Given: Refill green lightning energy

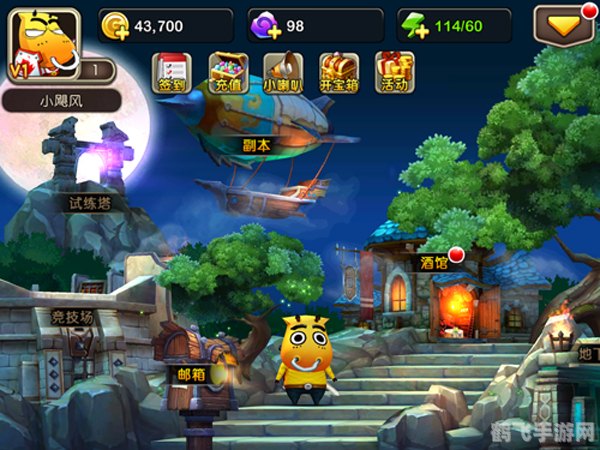Looking at the screenshot, I should click(413, 26).
